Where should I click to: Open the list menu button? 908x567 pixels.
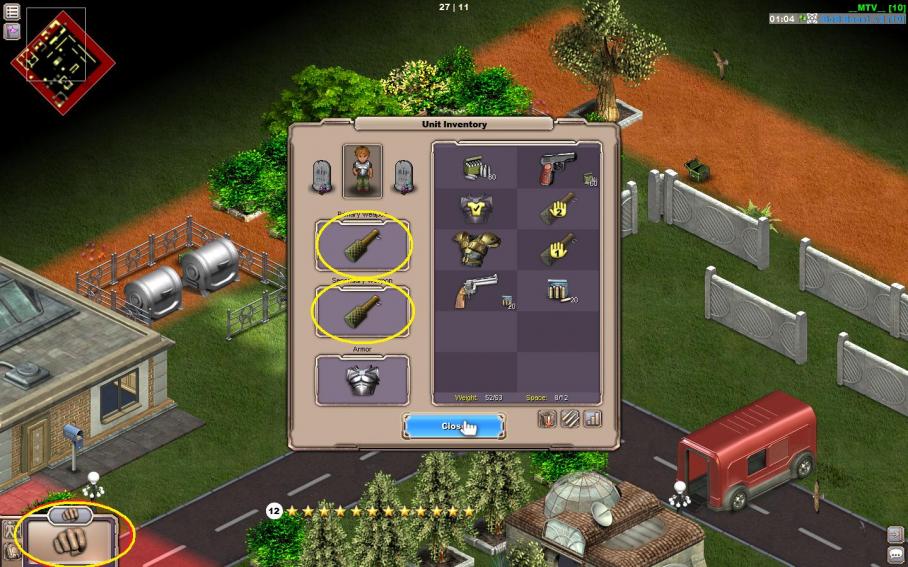pos(12,11)
